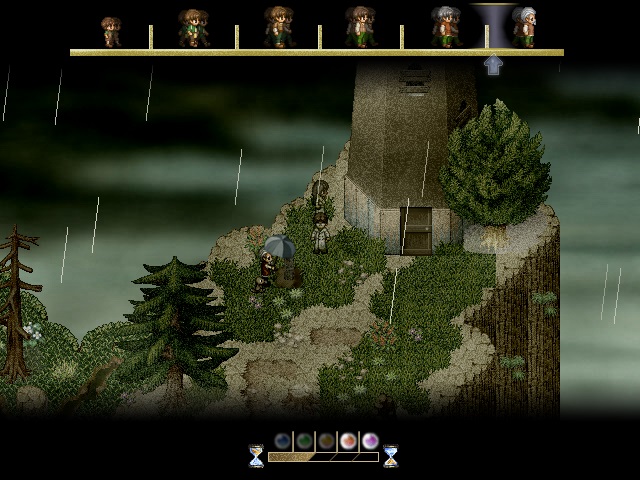Jump to the elderly grey-haired couple's stage

(x=445, y=27)
